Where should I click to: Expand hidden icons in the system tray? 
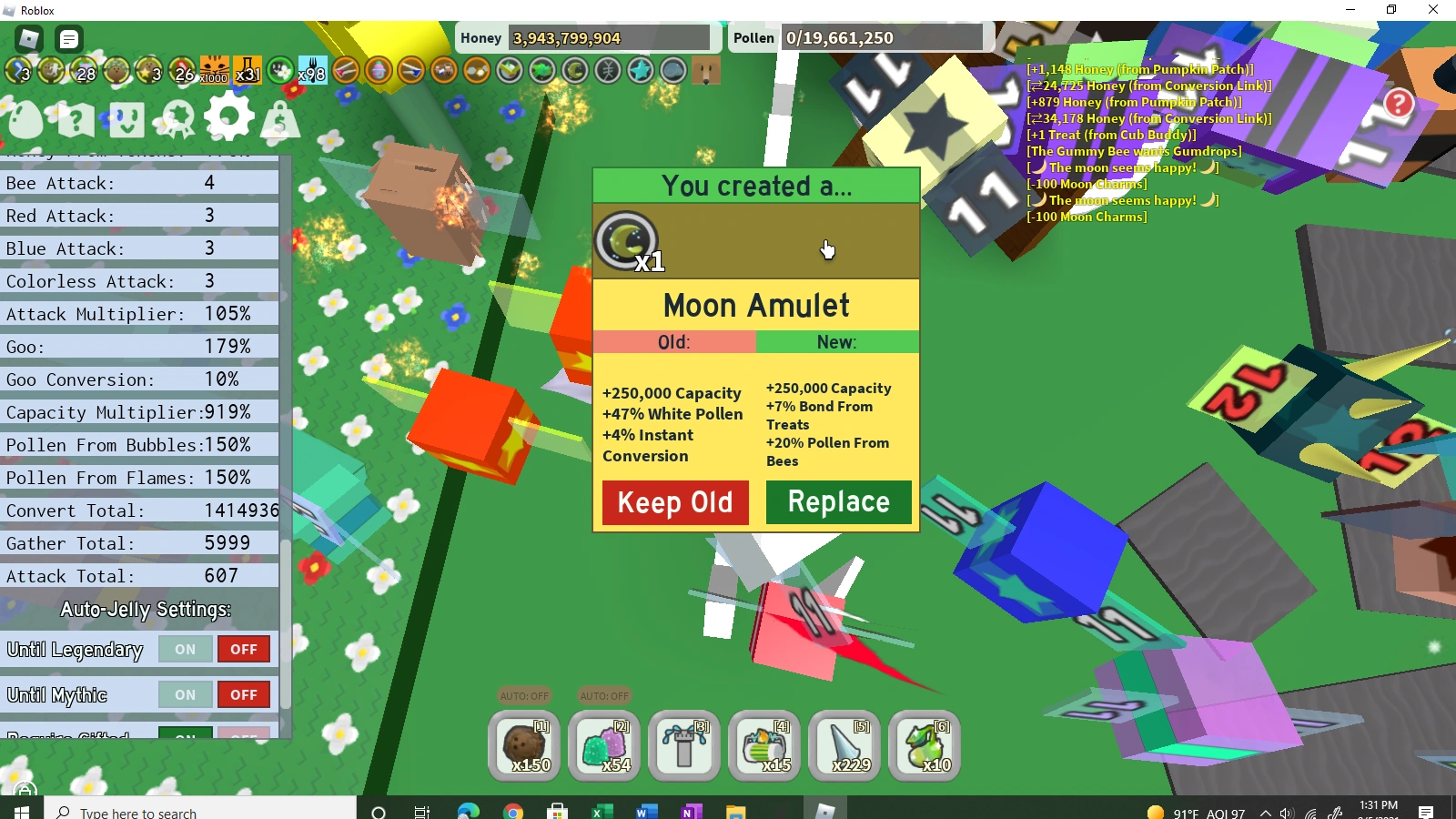[x=1265, y=811]
